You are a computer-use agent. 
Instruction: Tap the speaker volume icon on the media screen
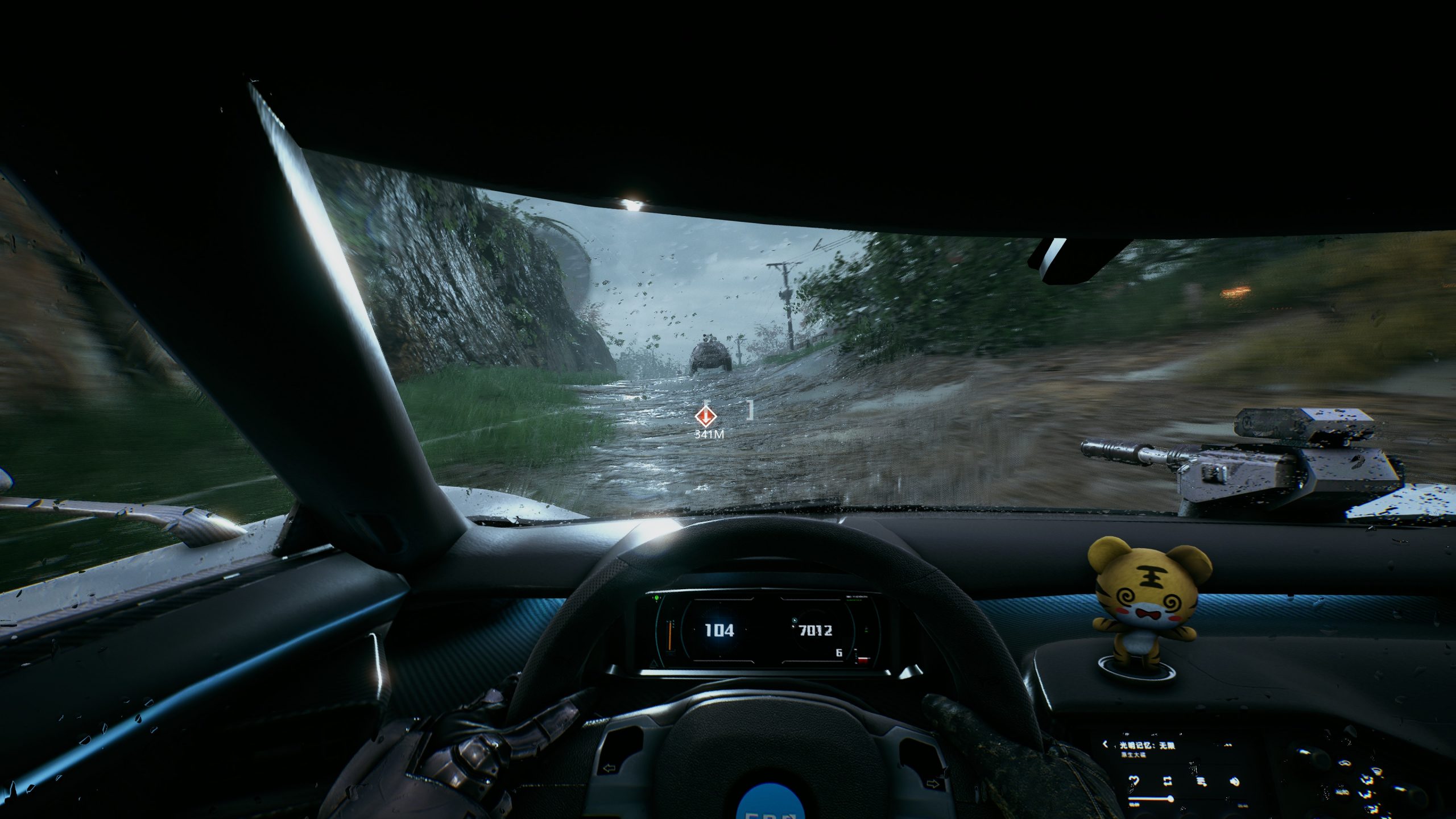tap(1235, 781)
